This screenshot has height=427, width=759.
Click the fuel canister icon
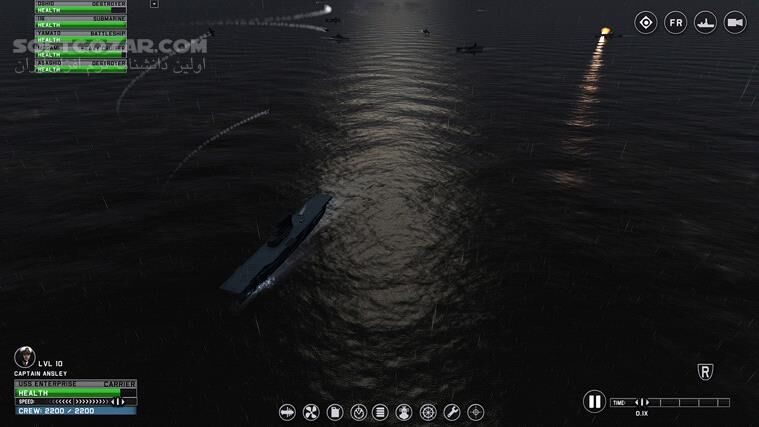pyautogui.click(x=334, y=412)
